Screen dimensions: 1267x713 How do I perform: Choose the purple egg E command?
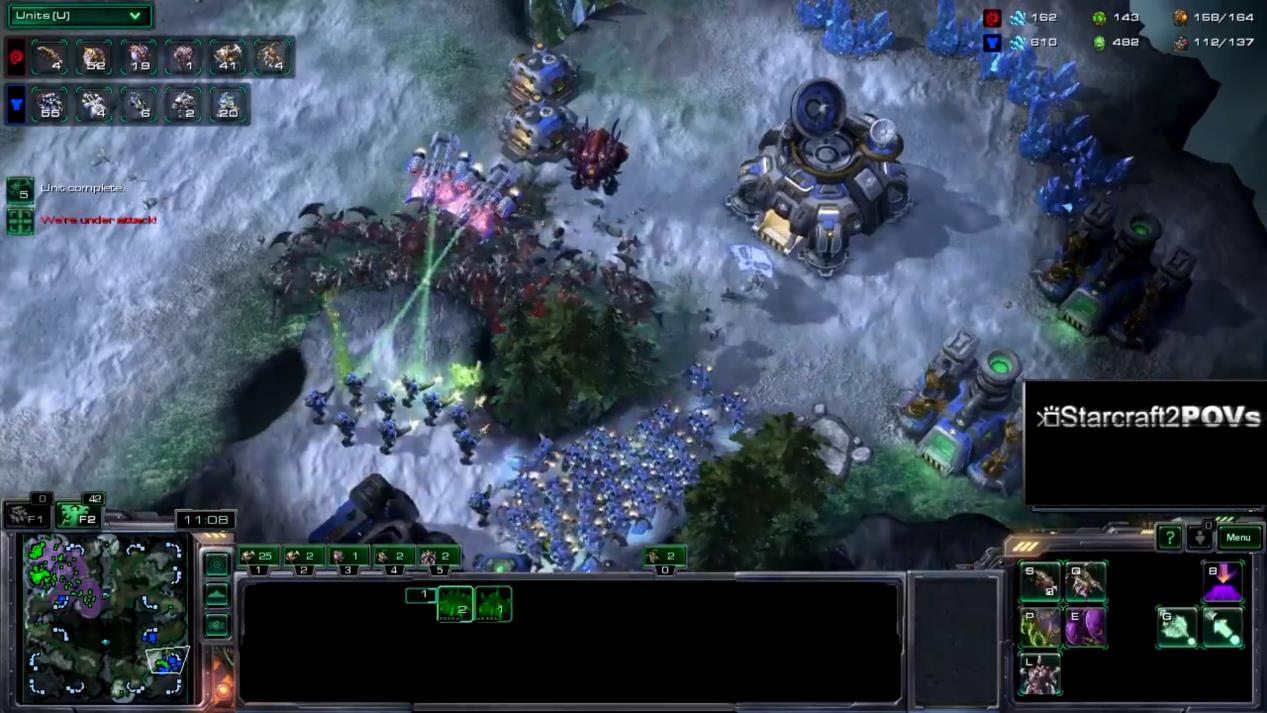(x=1085, y=628)
